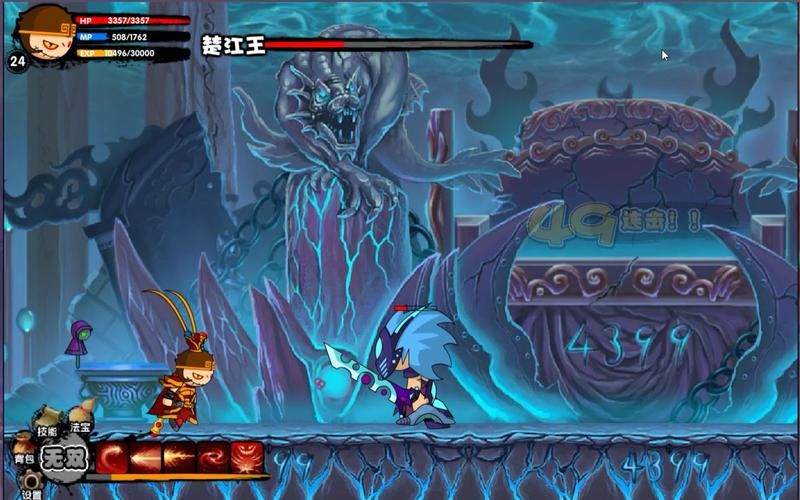Use the left-pointing fire arrow skill
800x500 pixels.
point(145,457)
